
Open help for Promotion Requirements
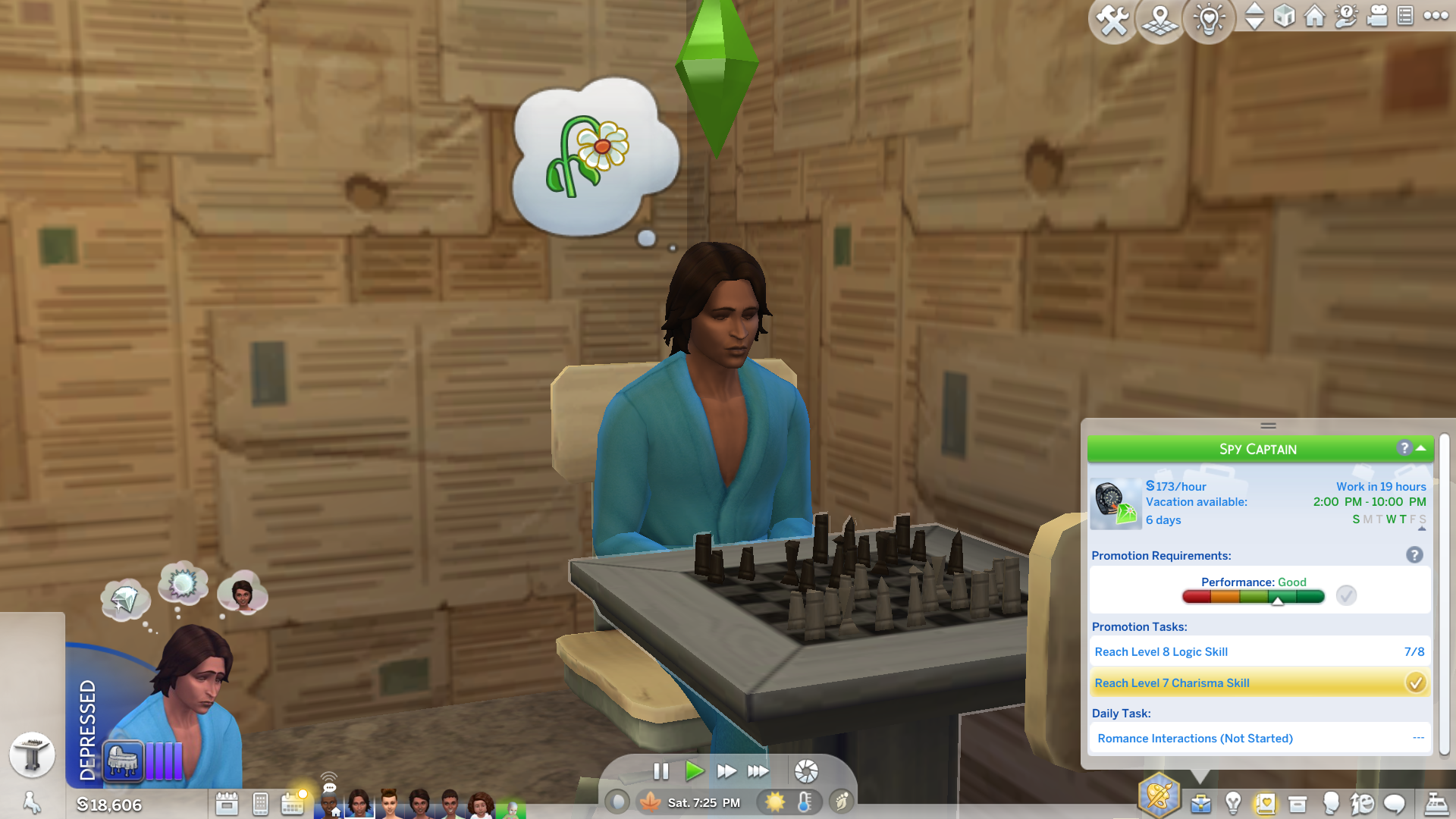[1414, 555]
